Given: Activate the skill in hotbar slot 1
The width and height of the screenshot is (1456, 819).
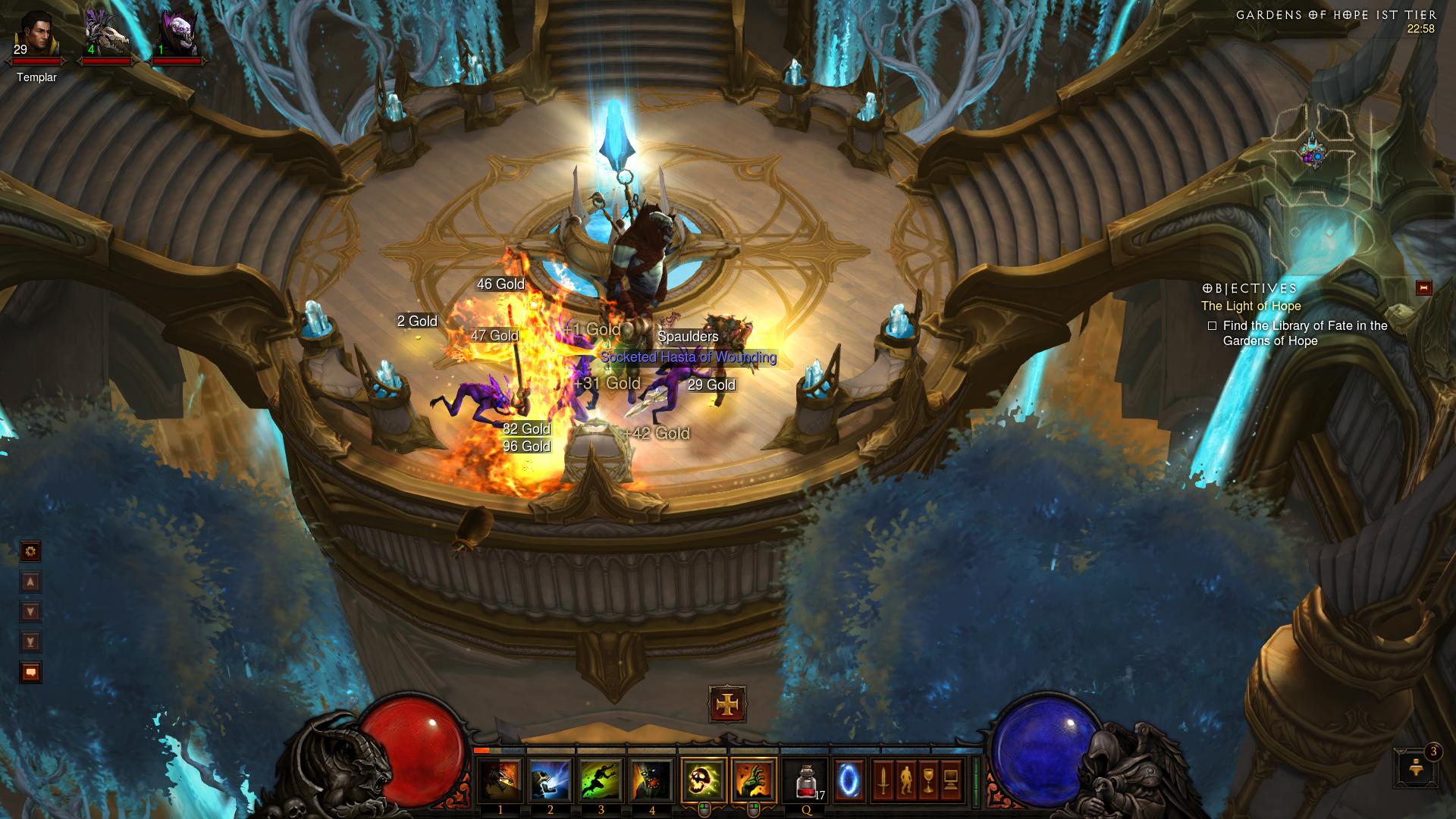Looking at the screenshot, I should click(x=500, y=781).
